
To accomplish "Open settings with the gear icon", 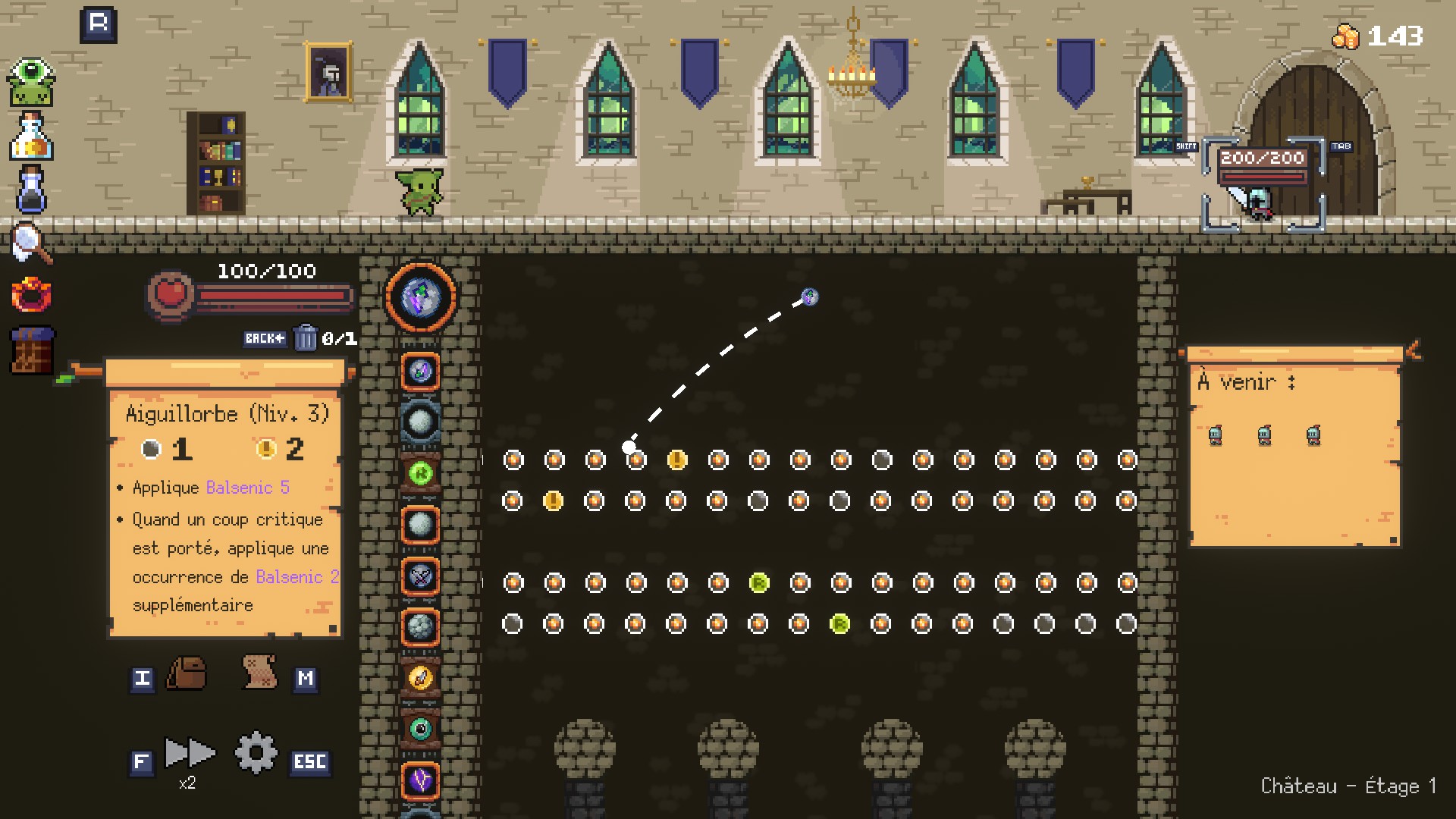I will point(256,752).
